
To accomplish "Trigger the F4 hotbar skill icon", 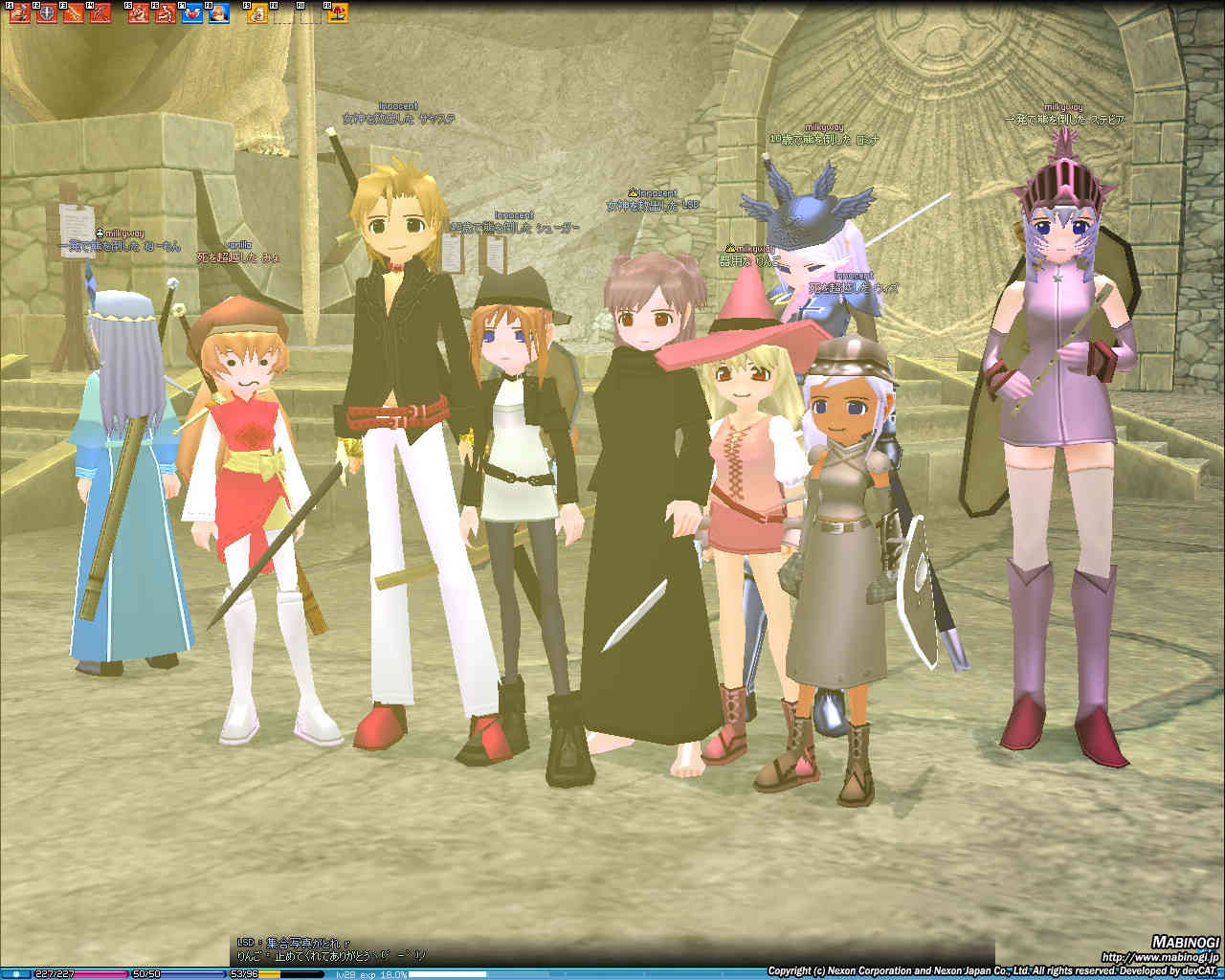I will pyautogui.click(x=100, y=13).
